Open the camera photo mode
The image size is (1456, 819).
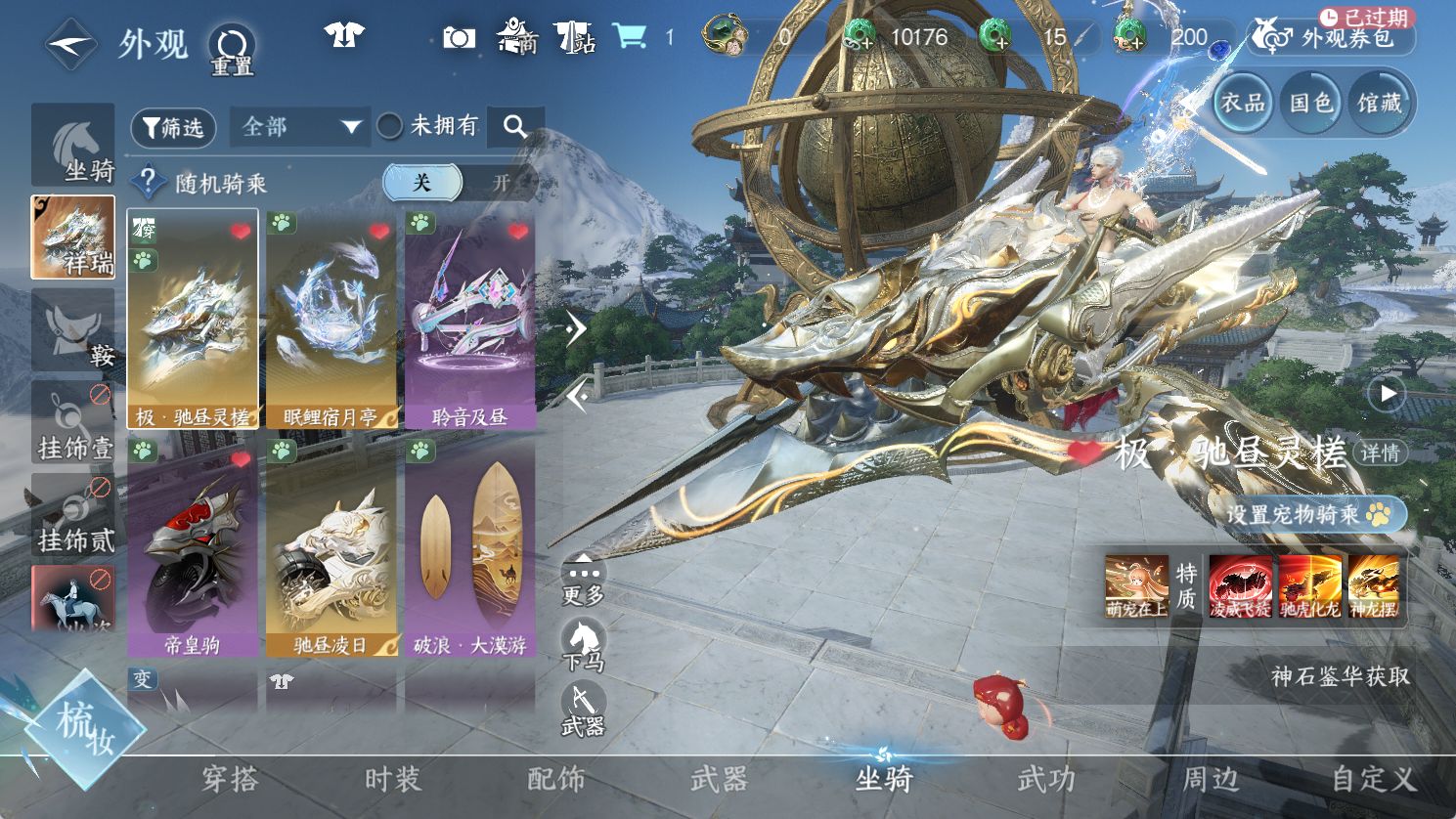459,38
